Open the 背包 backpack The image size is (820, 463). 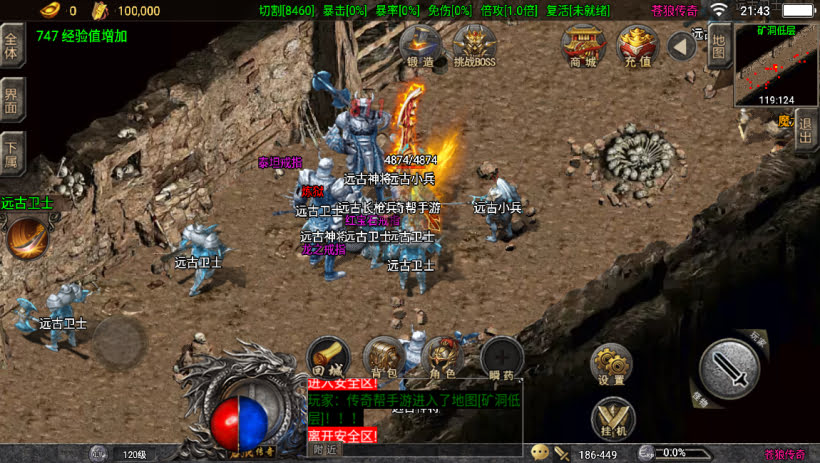tap(382, 358)
